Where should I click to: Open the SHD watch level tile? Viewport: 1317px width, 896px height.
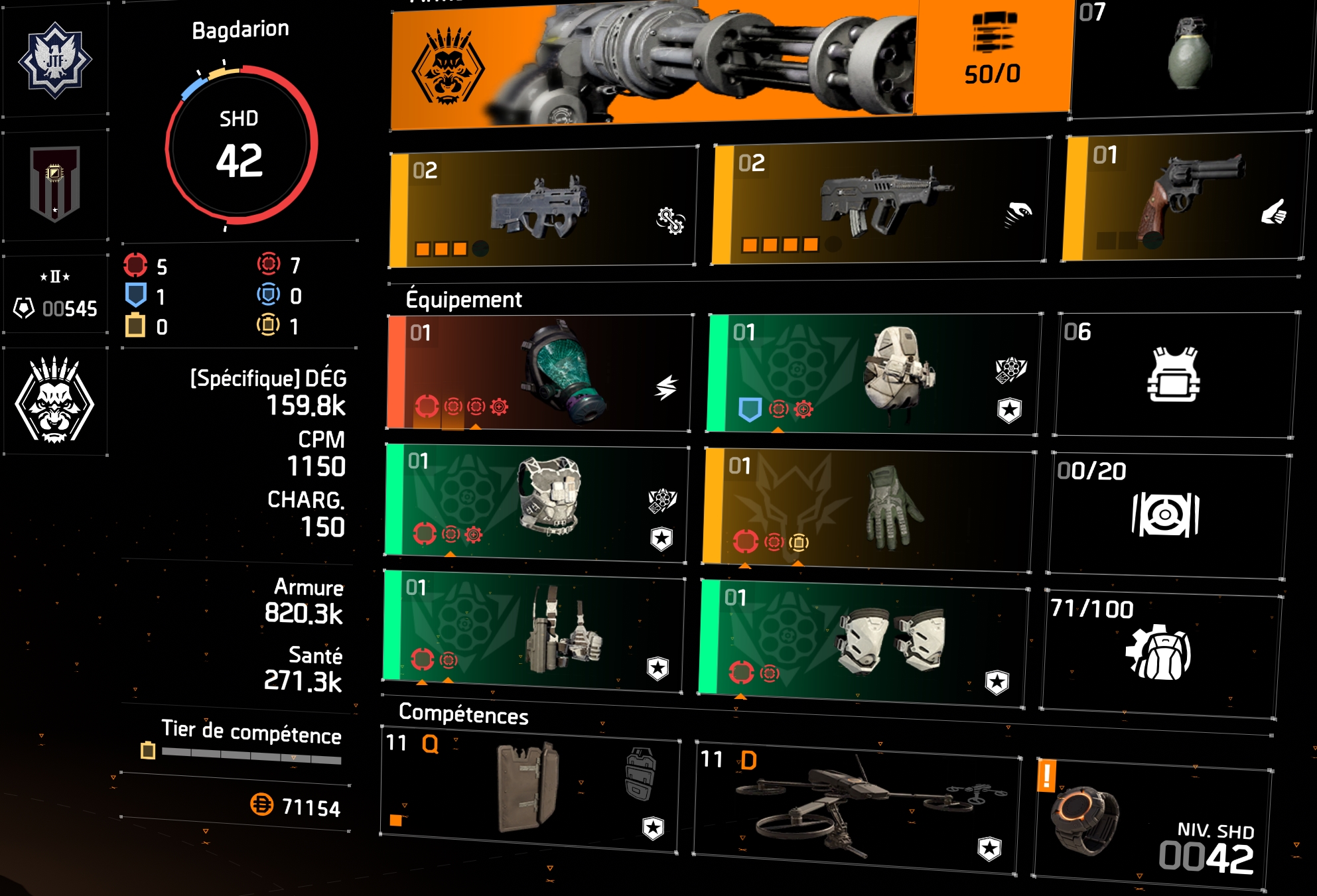click(1152, 821)
